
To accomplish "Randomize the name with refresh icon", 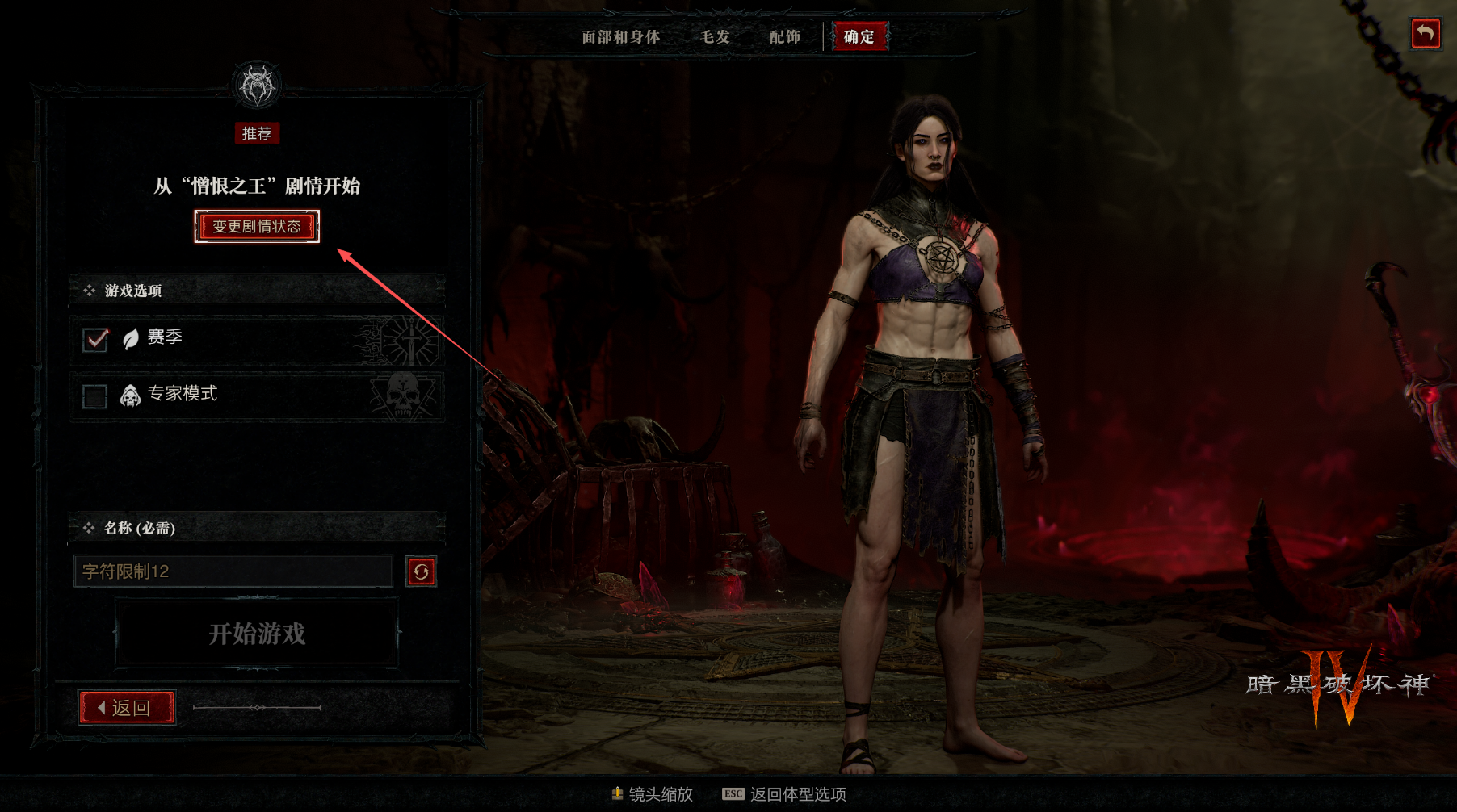I will click(x=421, y=571).
